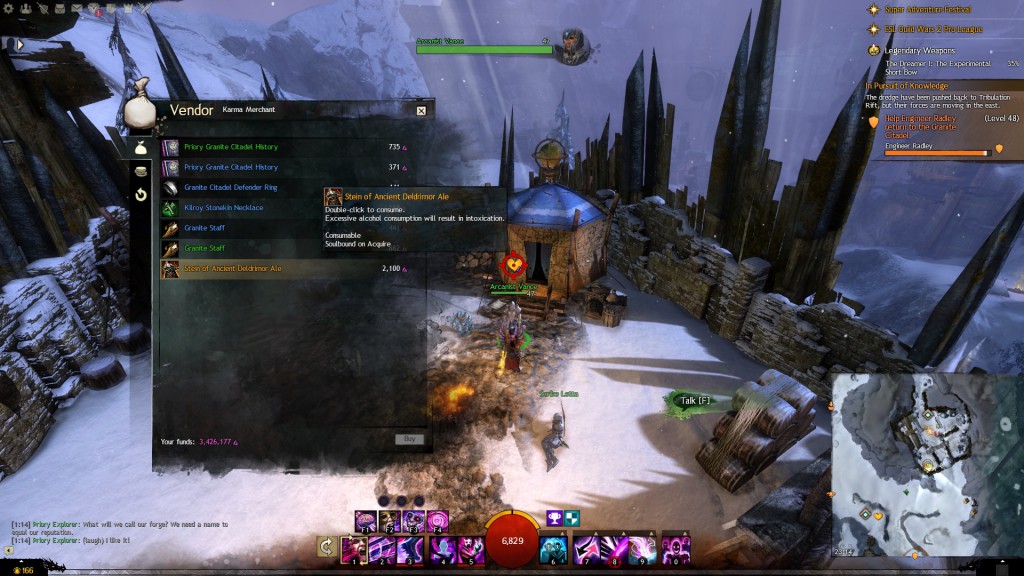
Task: Select Stein of Ancient Deldrimor Ale
Action: click(x=232, y=268)
